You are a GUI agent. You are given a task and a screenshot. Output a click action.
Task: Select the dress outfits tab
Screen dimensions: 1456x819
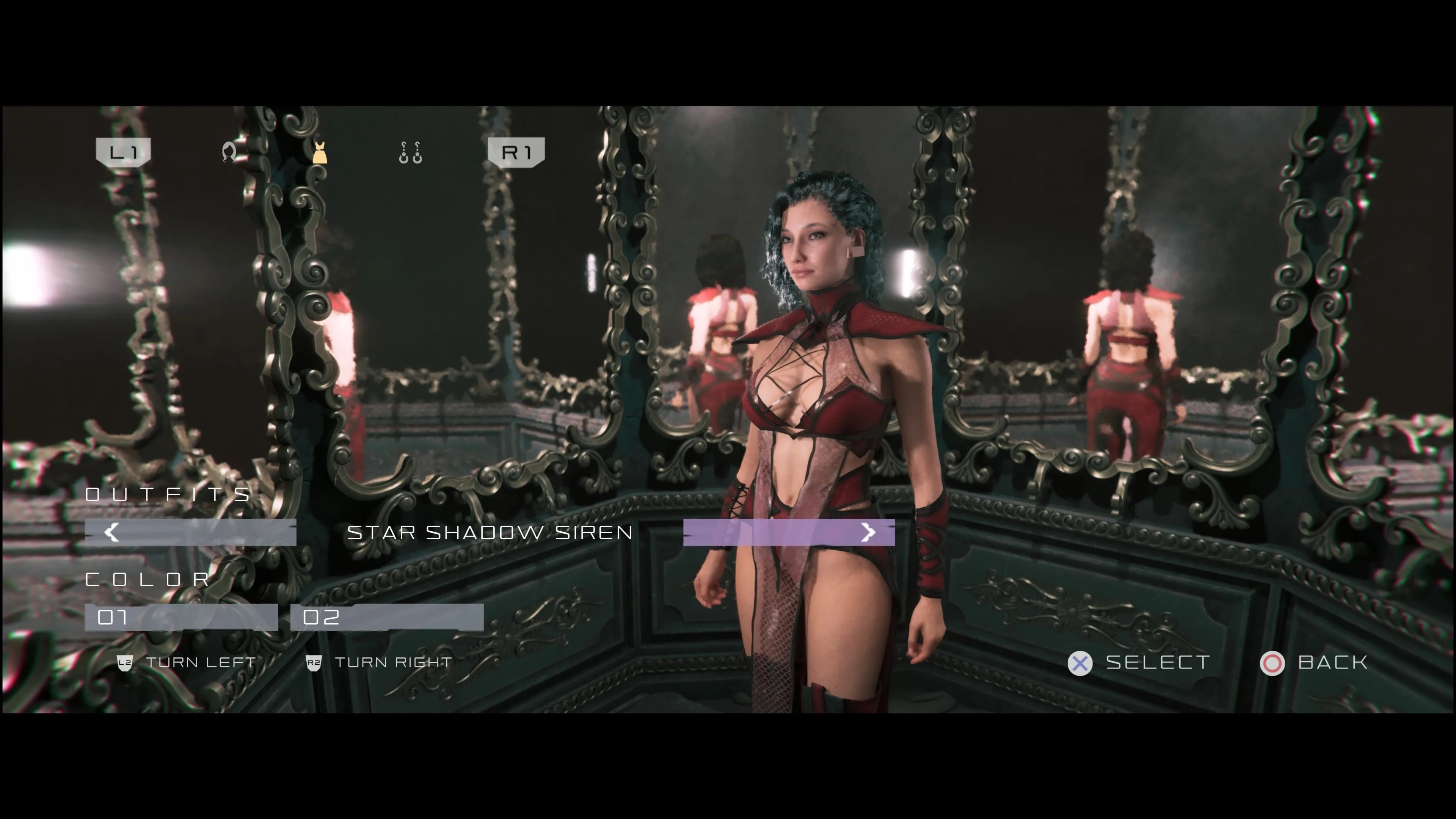[320, 152]
